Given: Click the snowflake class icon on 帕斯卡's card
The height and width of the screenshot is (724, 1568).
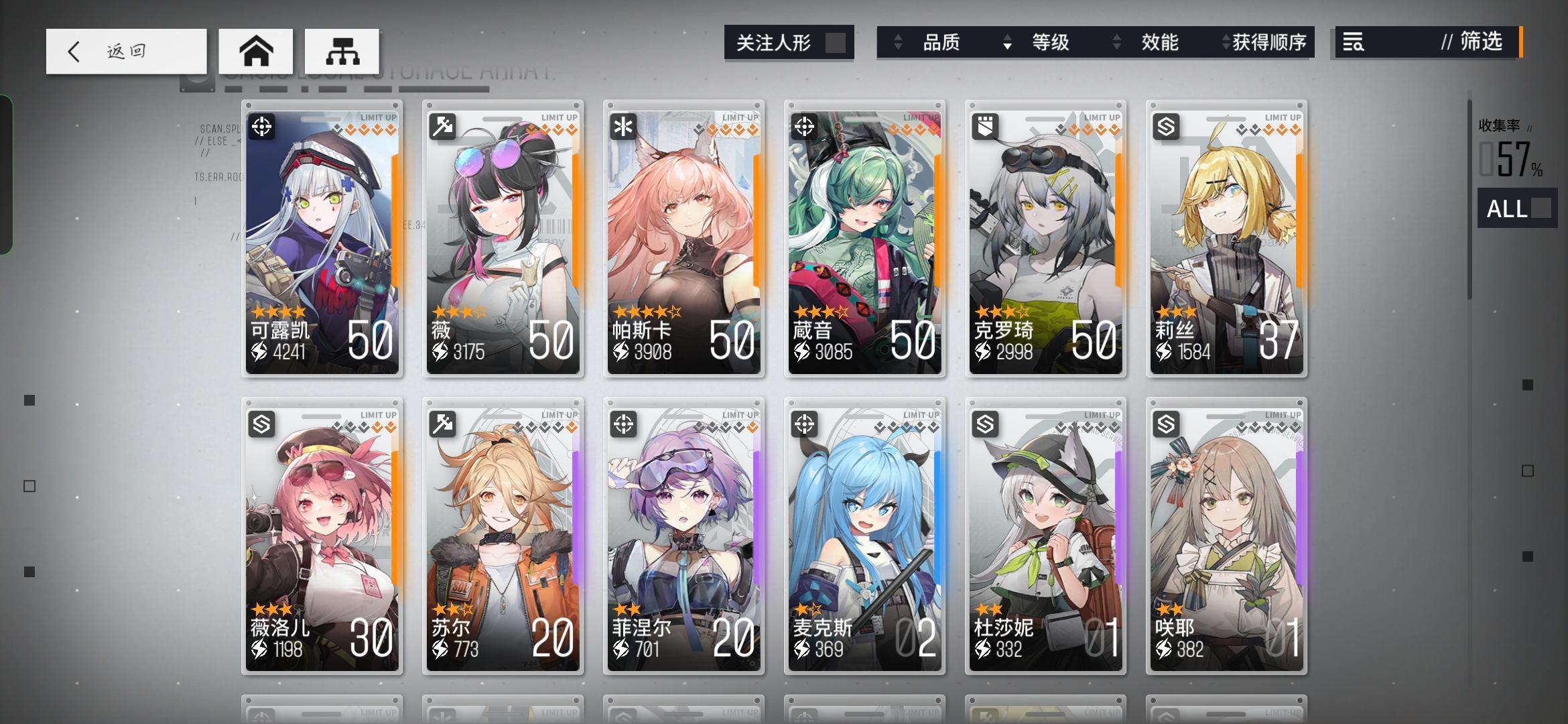Looking at the screenshot, I should point(623,126).
